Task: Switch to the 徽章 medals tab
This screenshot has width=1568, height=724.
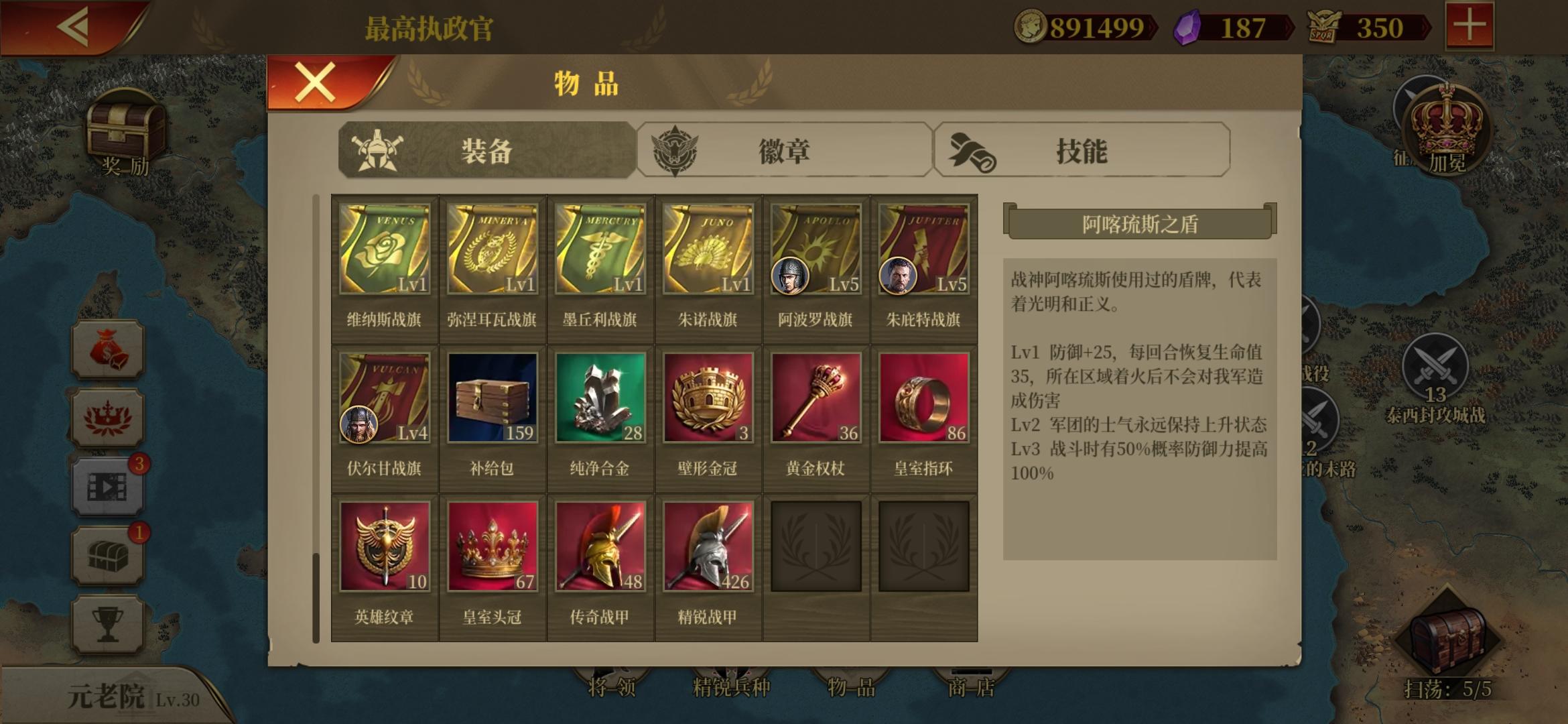Action: [784, 151]
